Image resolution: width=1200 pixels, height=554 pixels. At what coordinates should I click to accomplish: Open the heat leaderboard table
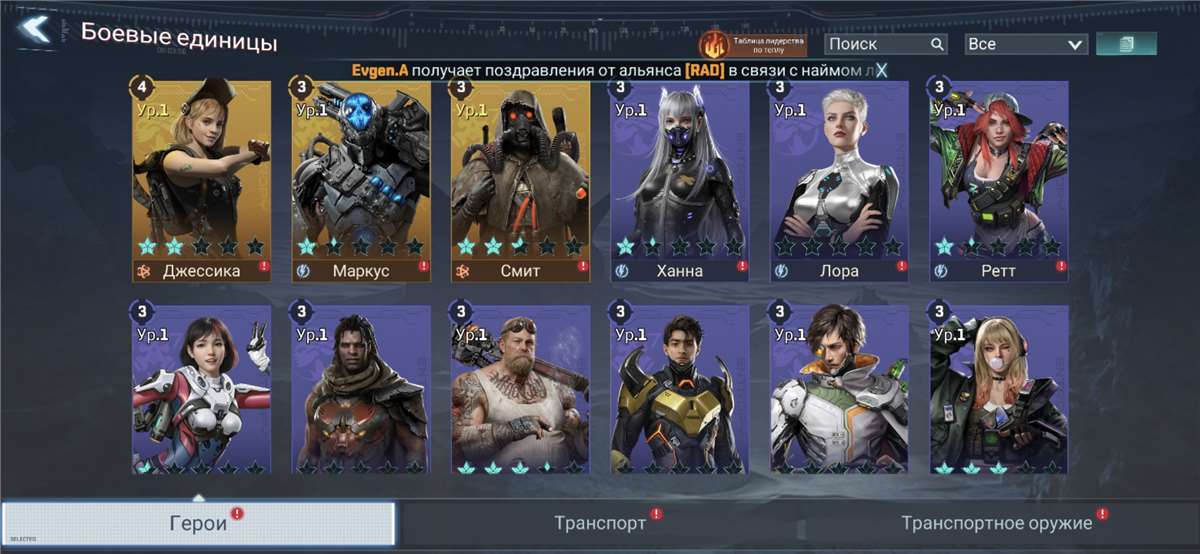pos(753,44)
